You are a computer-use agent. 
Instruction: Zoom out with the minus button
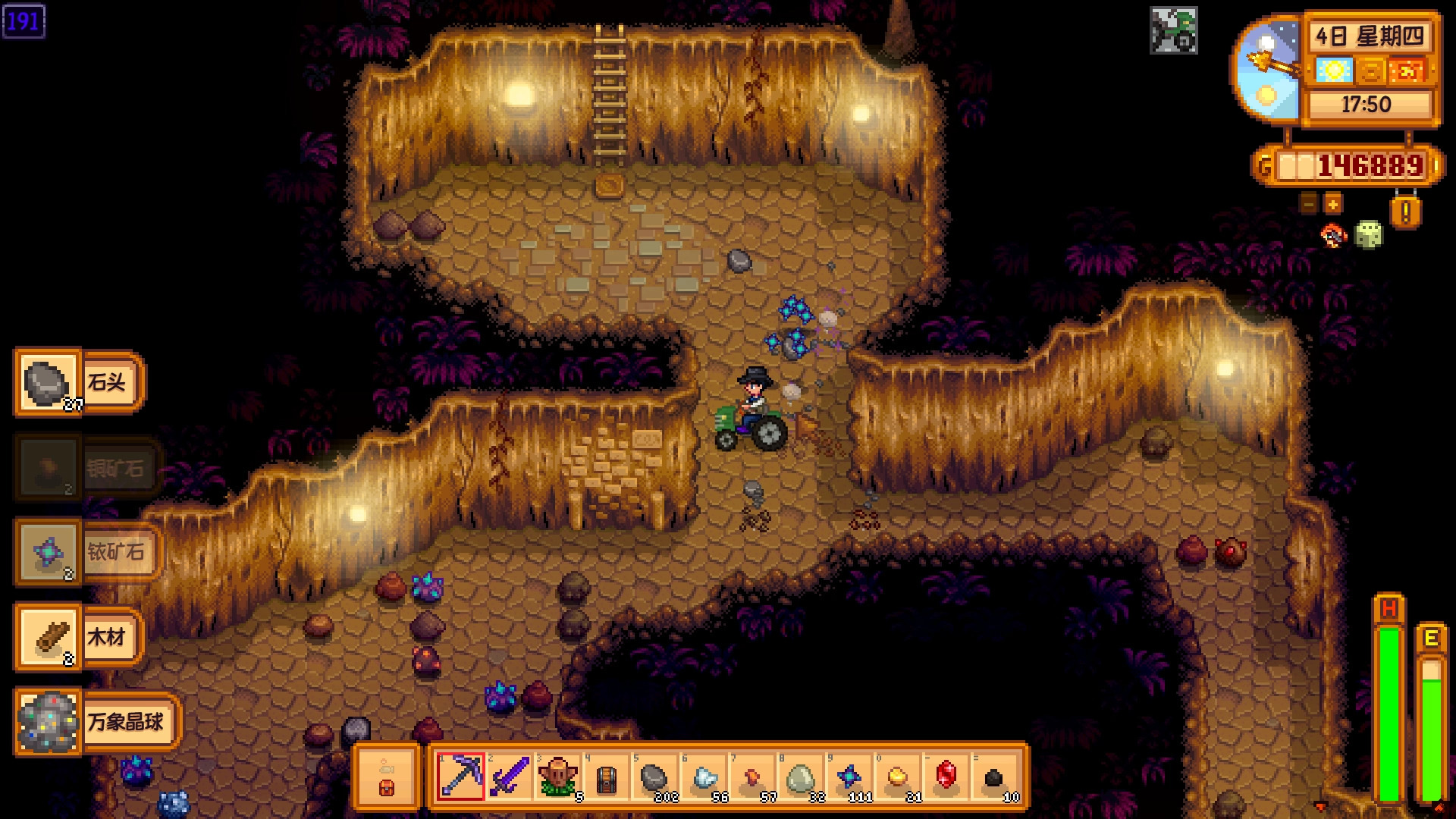click(1309, 203)
